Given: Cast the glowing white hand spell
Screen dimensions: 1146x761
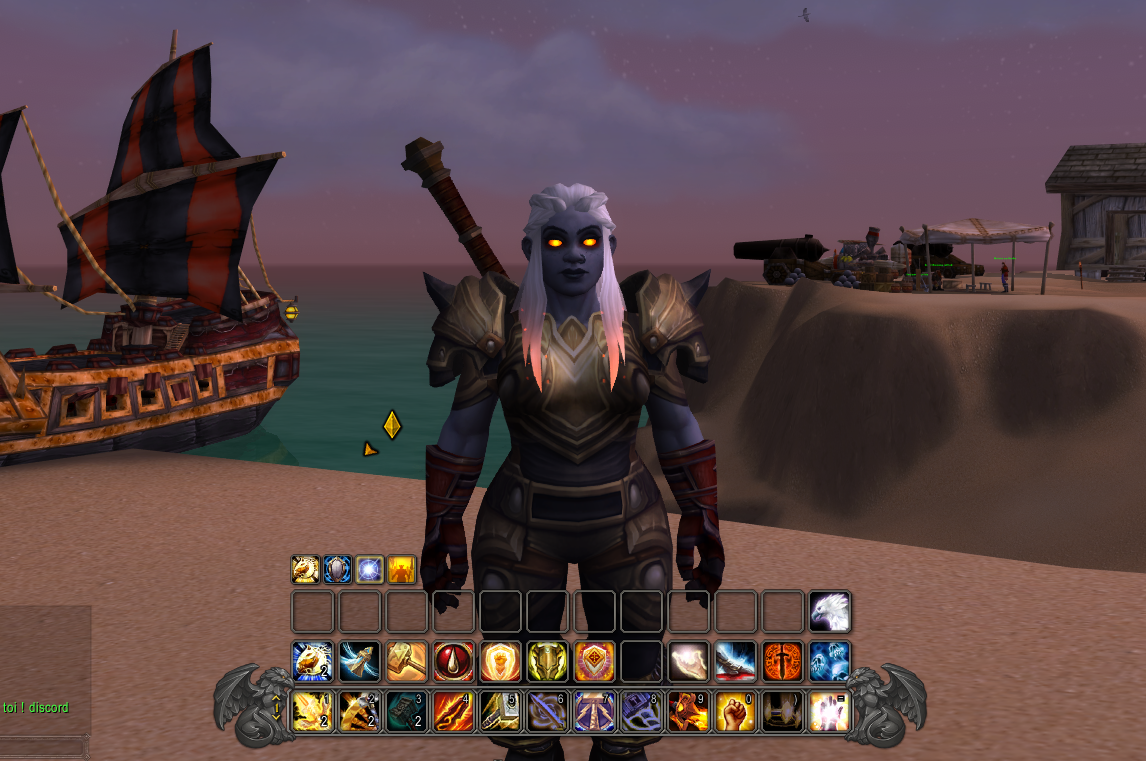Looking at the screenshot, I should click(688, 661).
